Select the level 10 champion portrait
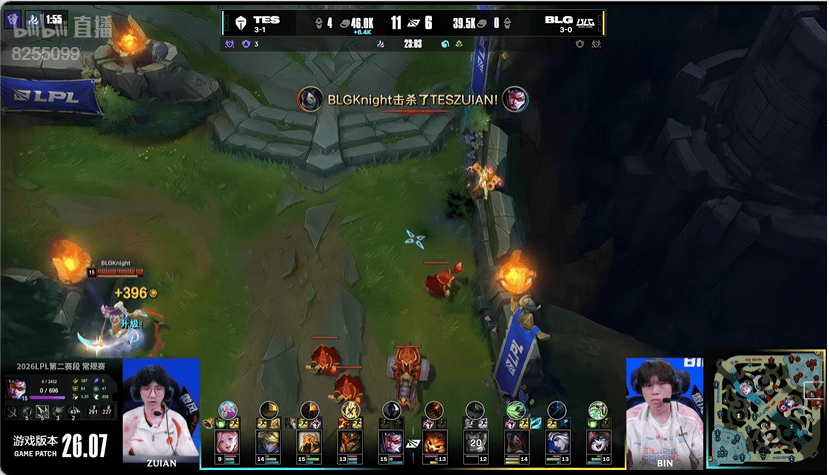The height and width of the screenshot is (475, 829). [x=597, y=440]
